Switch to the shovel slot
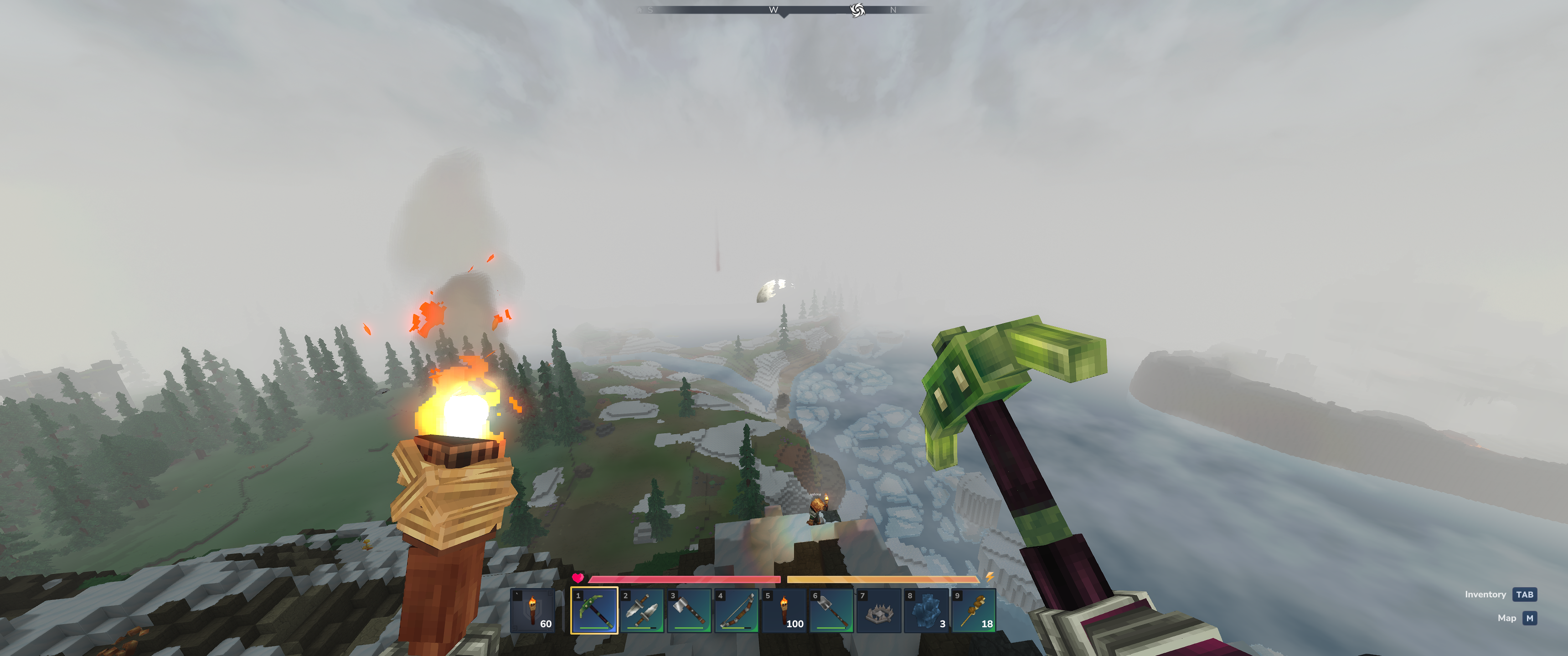The image size is (1568, 656). click(x=831, y=610)
